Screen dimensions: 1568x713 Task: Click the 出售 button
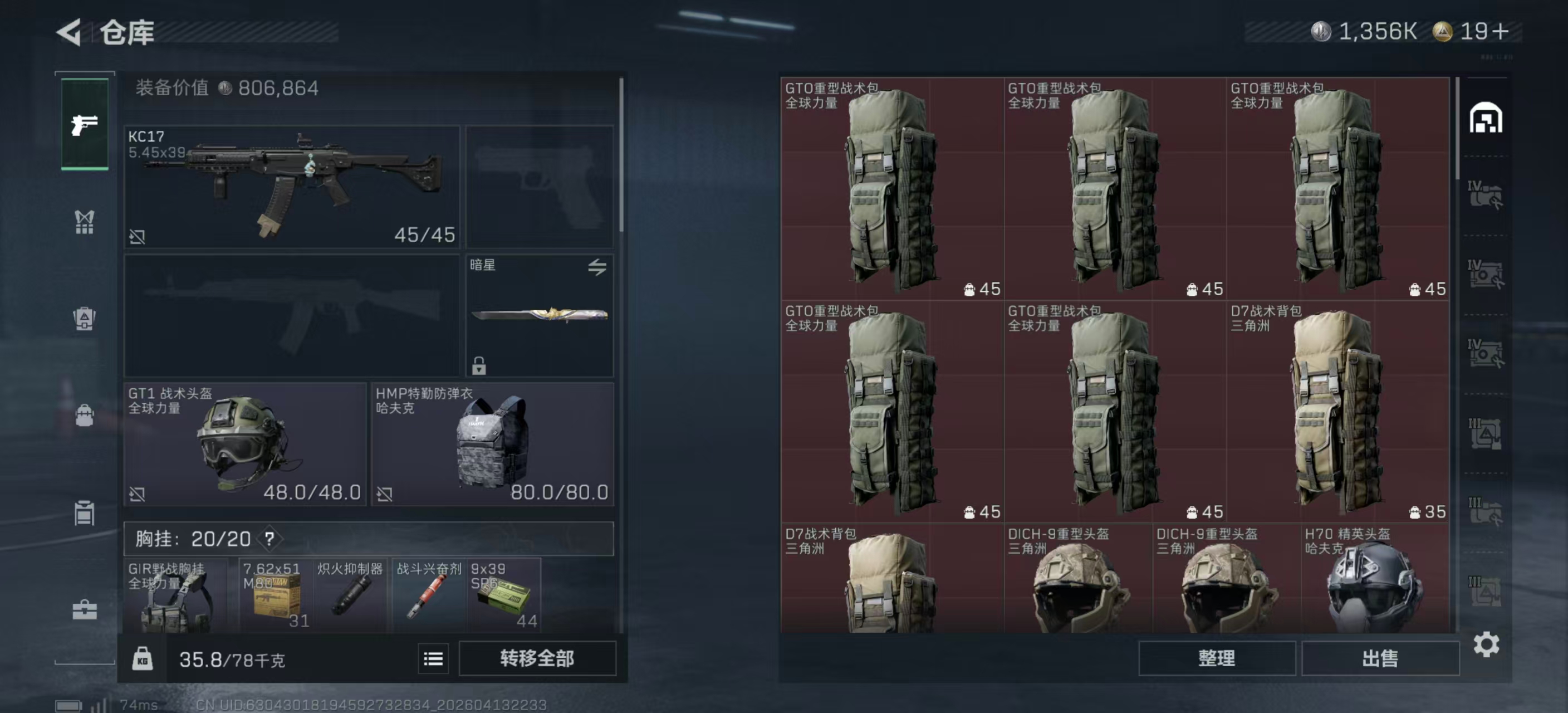(x=1380, y=659)
